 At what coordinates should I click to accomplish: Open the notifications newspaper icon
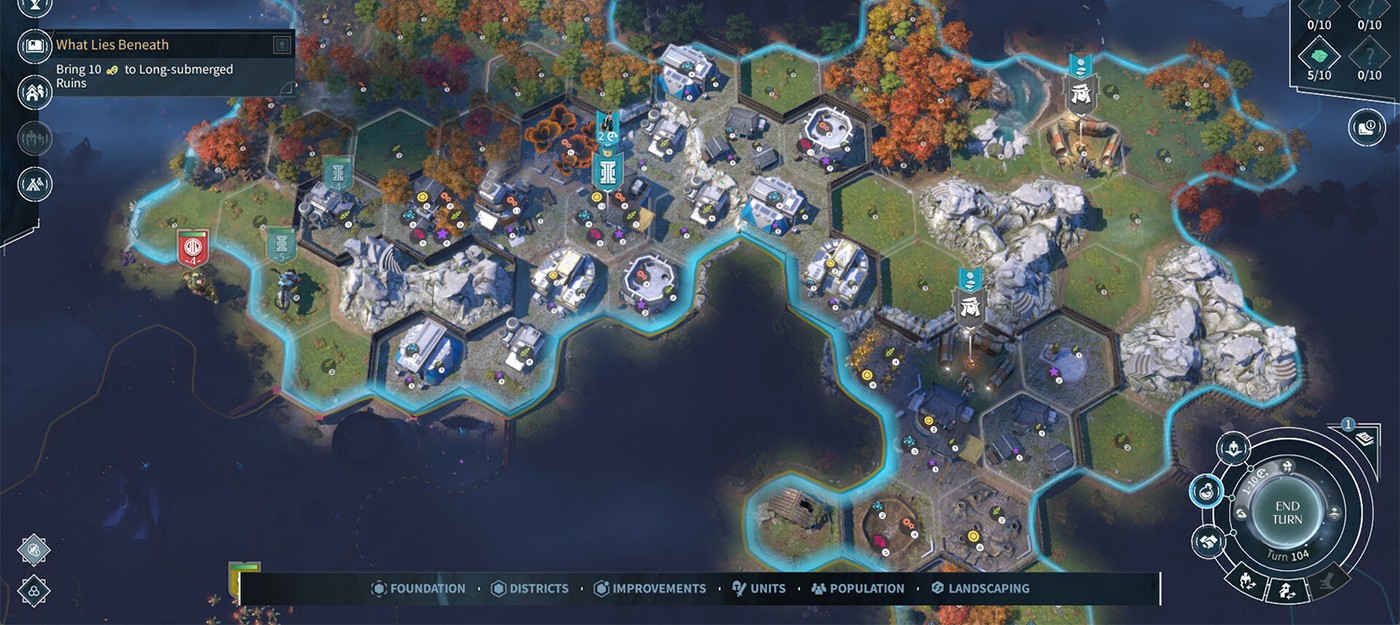coord(1364,437)
